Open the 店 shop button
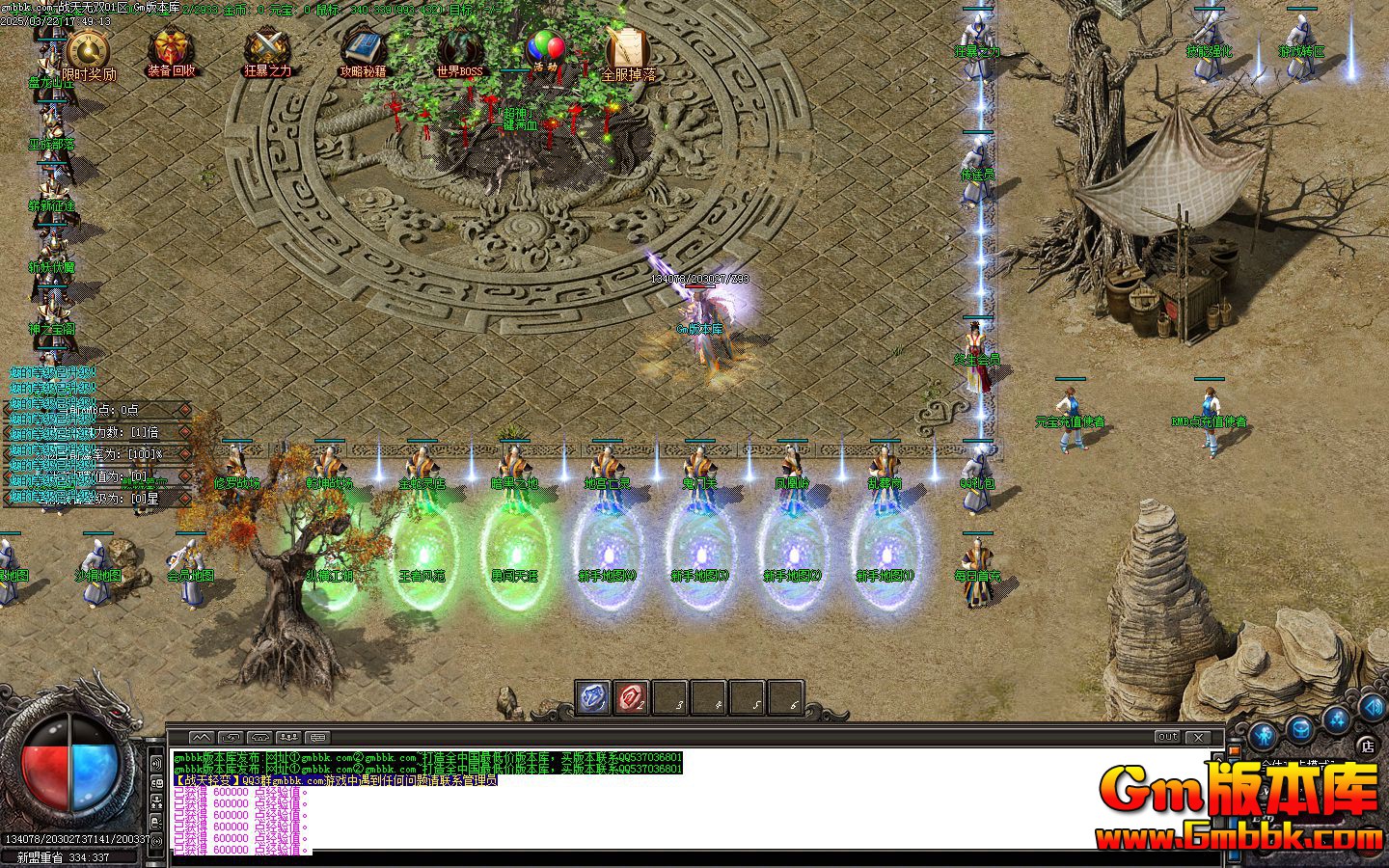 1367,746
